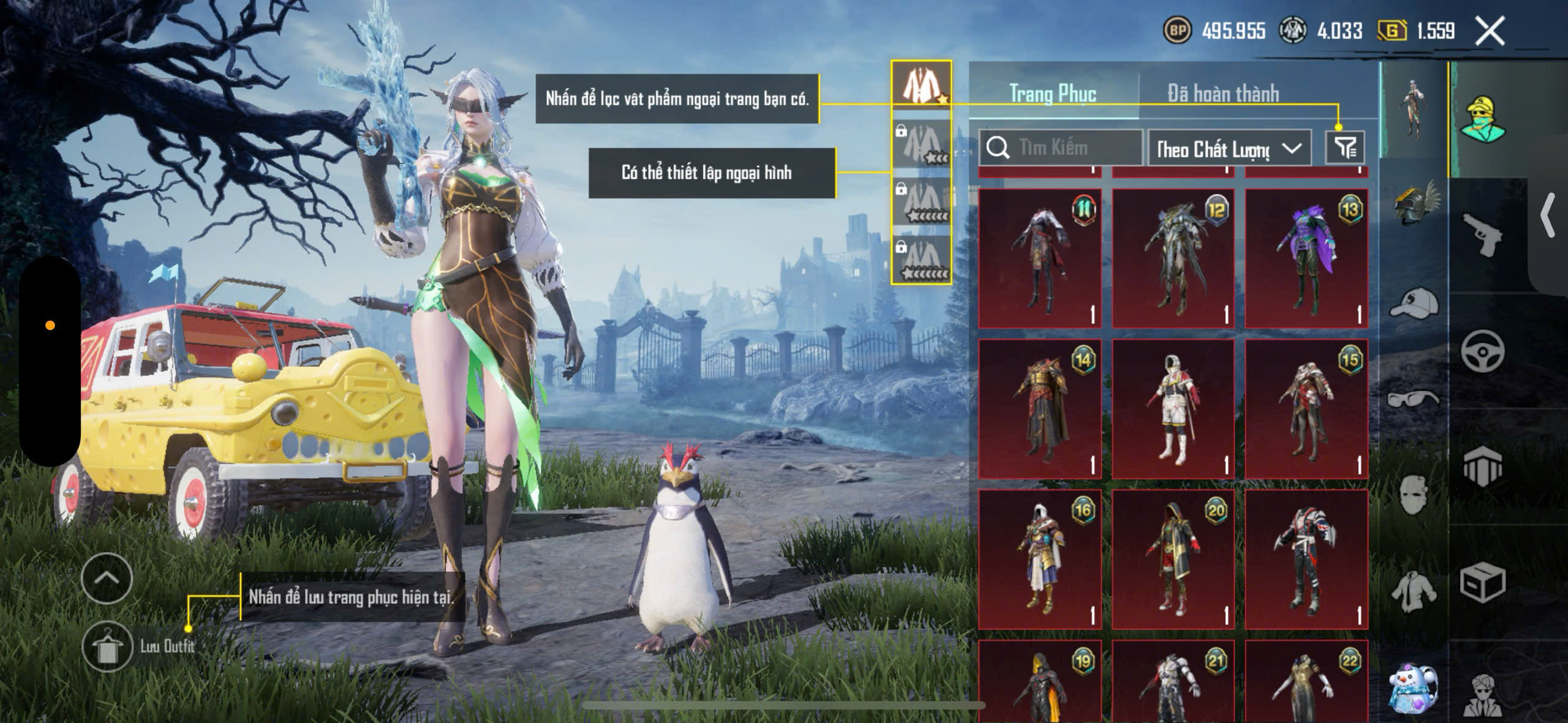Click the Tìm Kiếm search field
The image size is (1568, 723).
(1061, 148)
